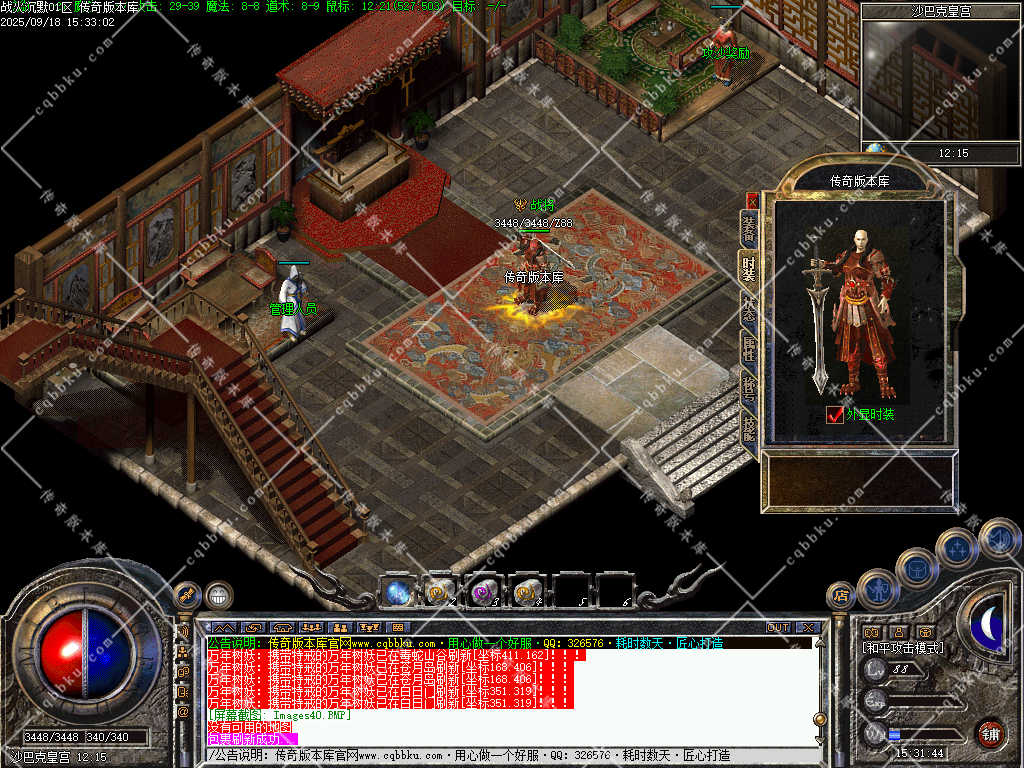Image resolution: width=1024 pixels, height=768 pixels.
Task: Click the OUT button on the chat panel
Action: pos(778,628)
